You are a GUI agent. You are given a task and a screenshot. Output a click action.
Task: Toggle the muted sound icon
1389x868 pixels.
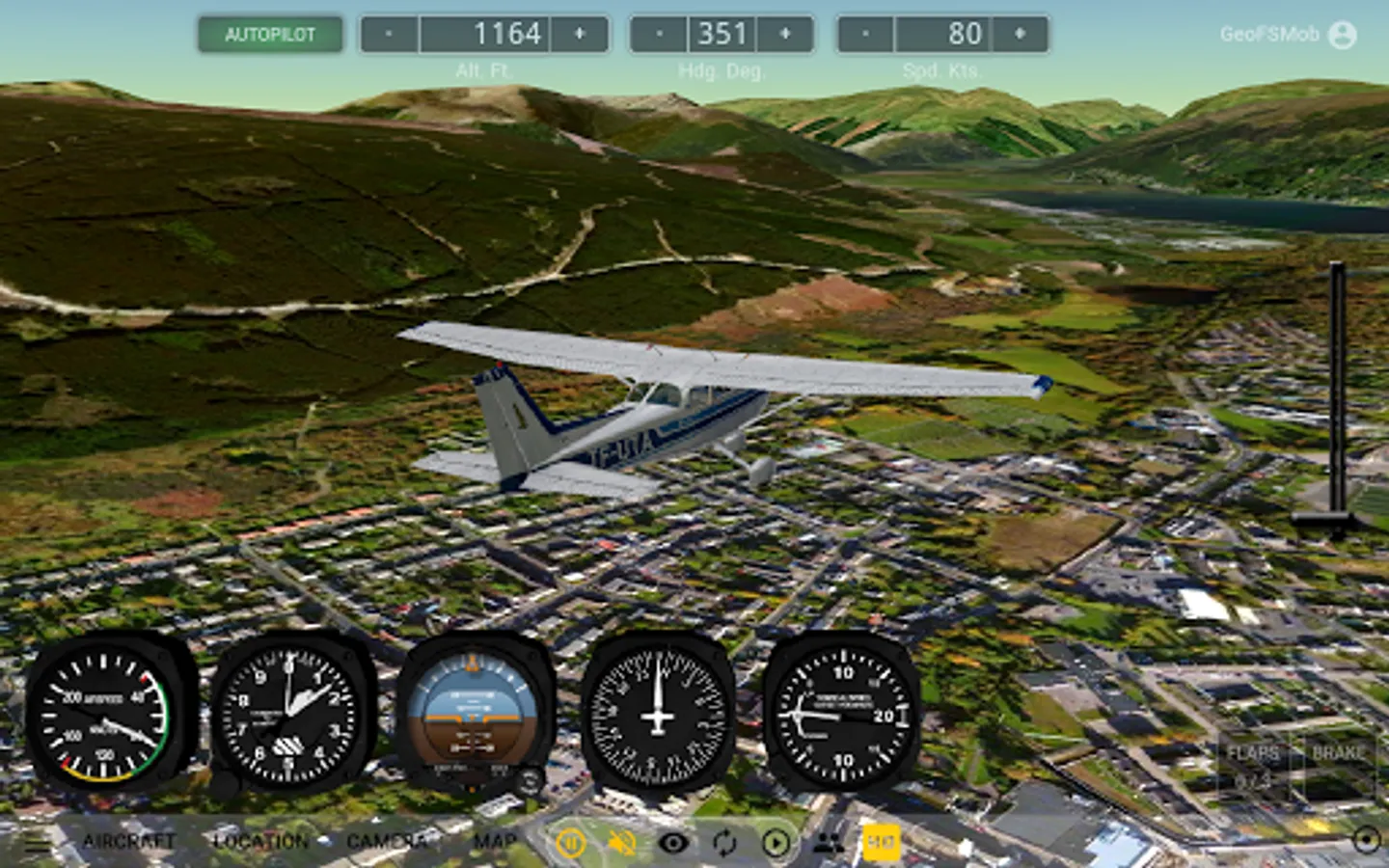click(x=622, y=844)
